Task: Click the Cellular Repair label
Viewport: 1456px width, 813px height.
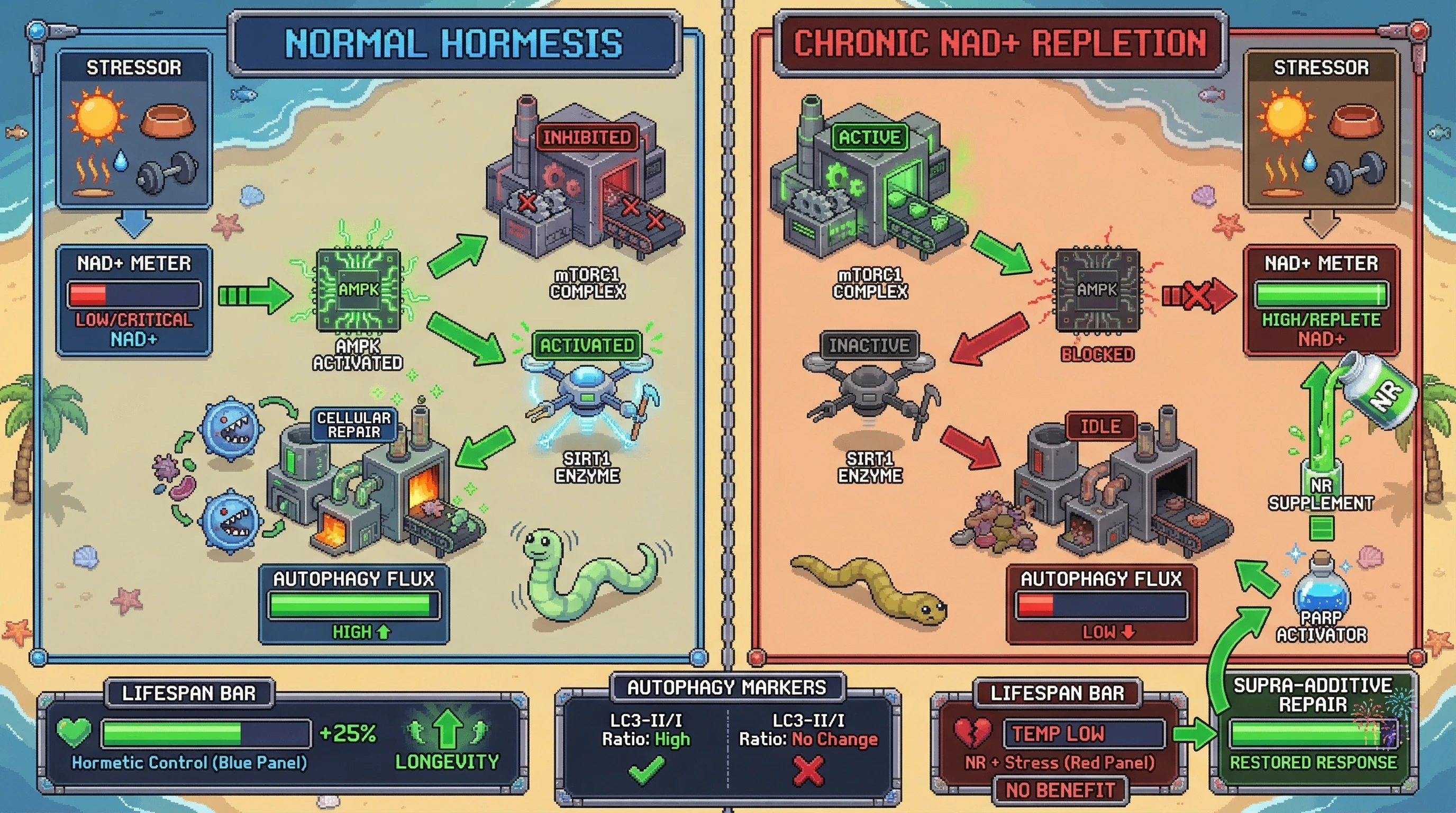Action: tap(354, 424)
